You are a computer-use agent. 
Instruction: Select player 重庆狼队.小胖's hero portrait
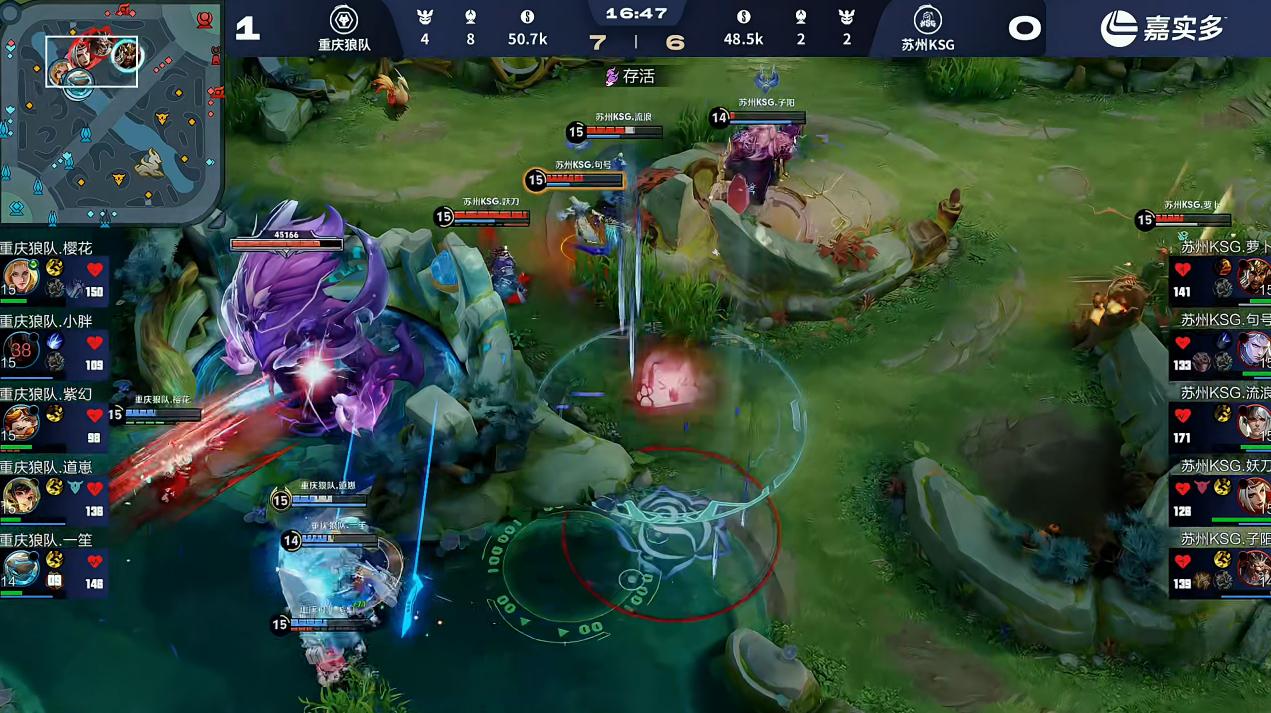[20, 350]
